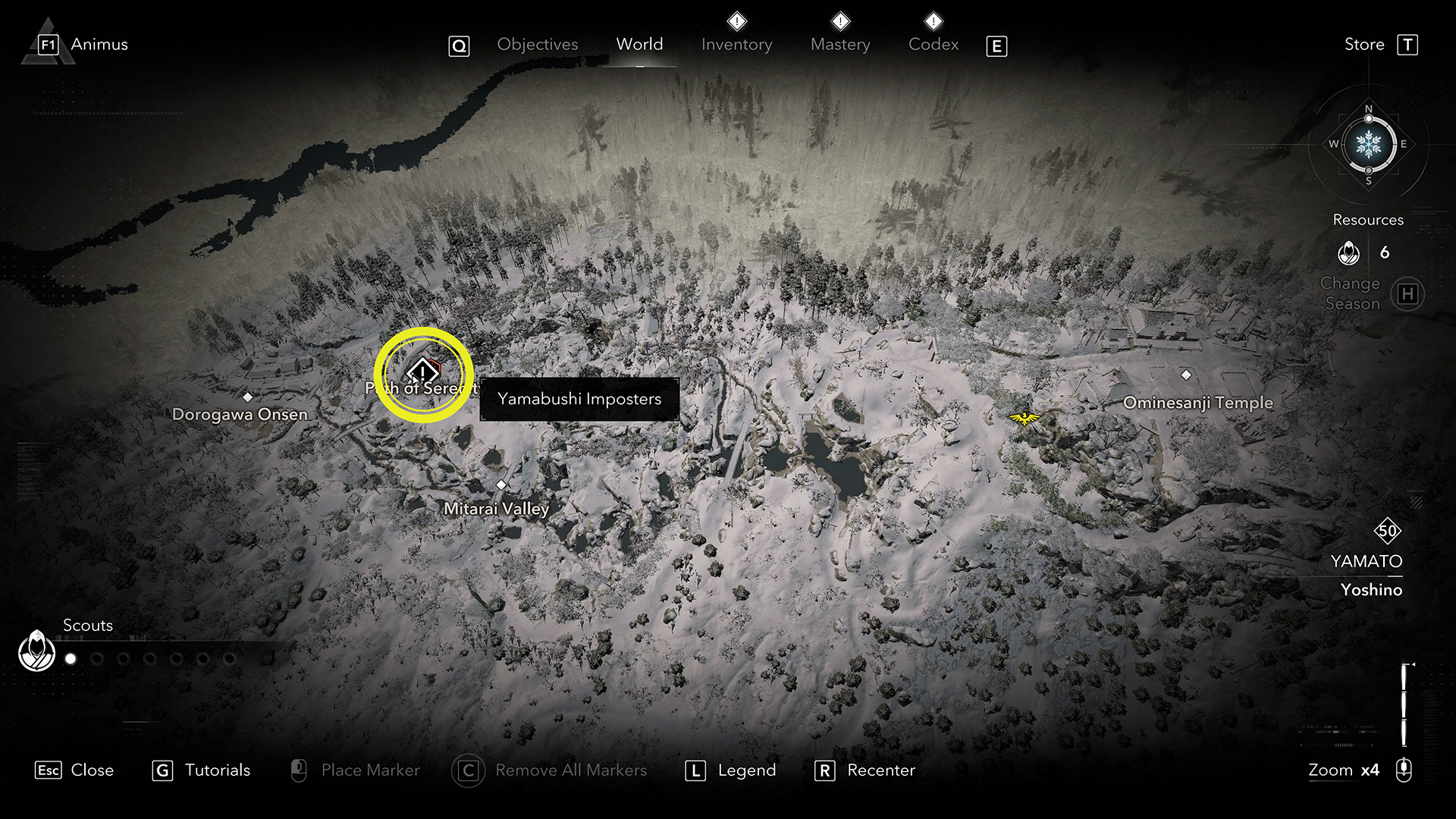Click the winter season compass icon
Viewport: 1456px width, 819px height.
click(1368, 144)
